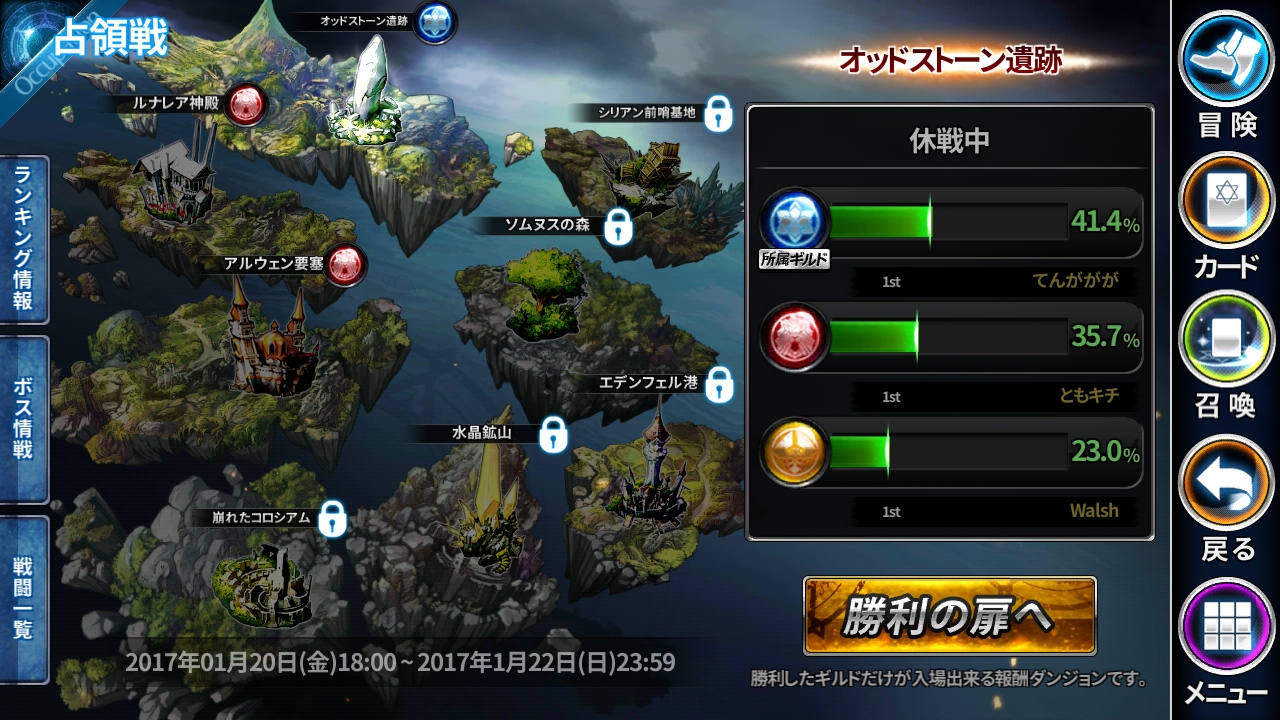This screenshot has height=720, width=1280.
Task: Open the 戦闘一覧 battle list tab
Action: click(24, 599)
